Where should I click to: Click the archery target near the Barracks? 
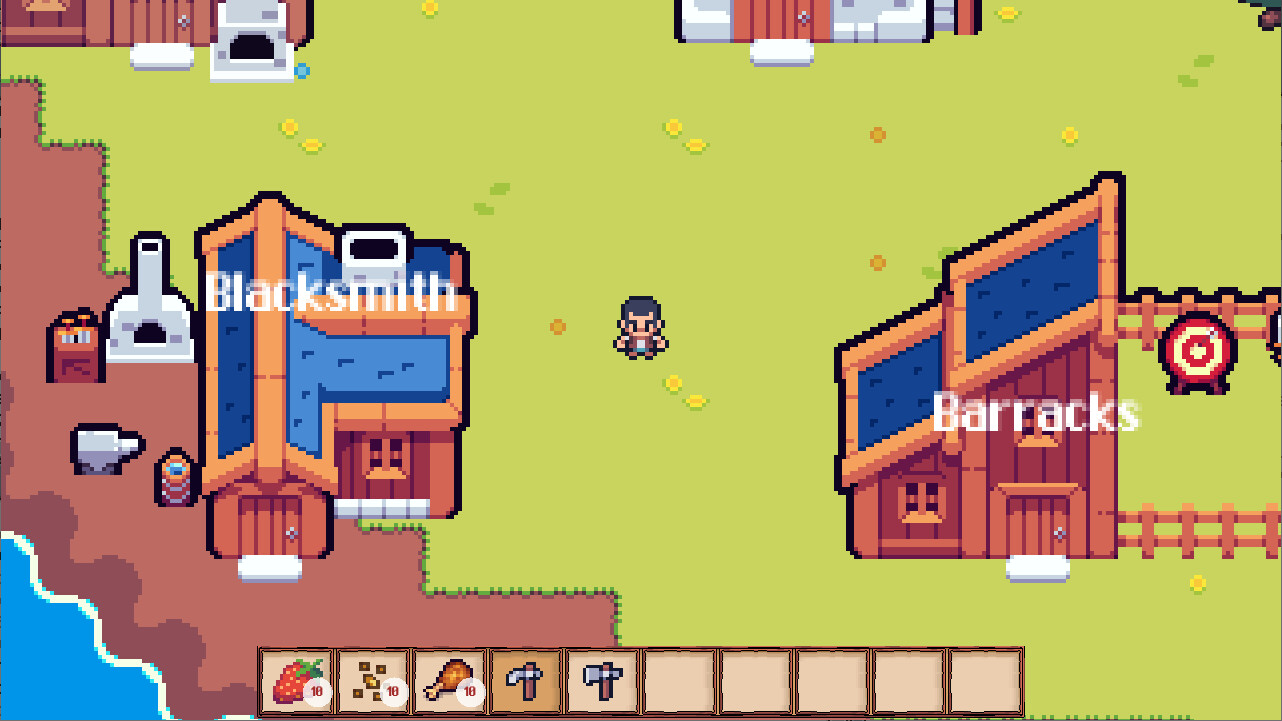coord(1197,350)
